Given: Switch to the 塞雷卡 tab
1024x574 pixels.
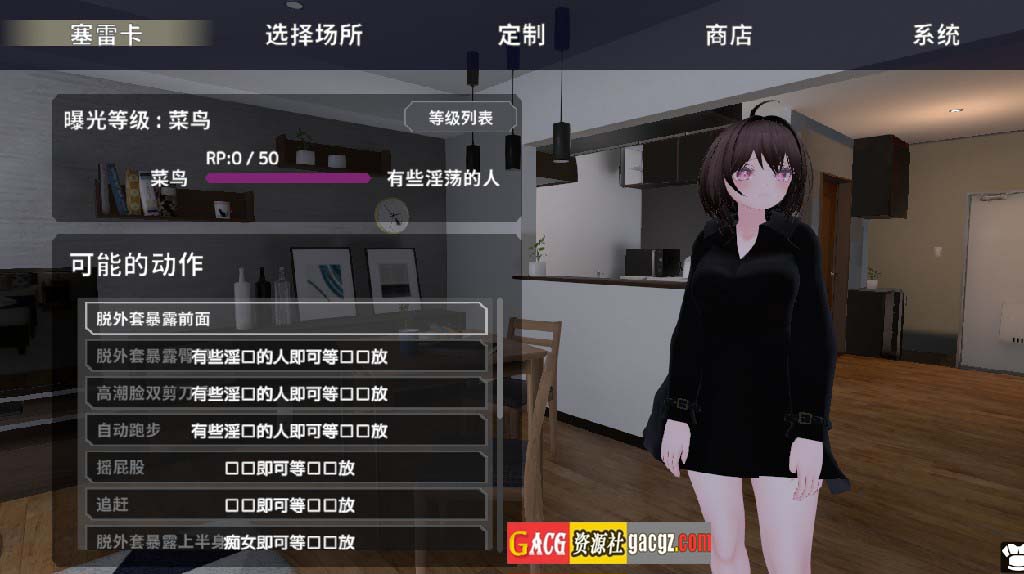Looking at the screenshot, I should pyautogui.click(x=106, y=34).
